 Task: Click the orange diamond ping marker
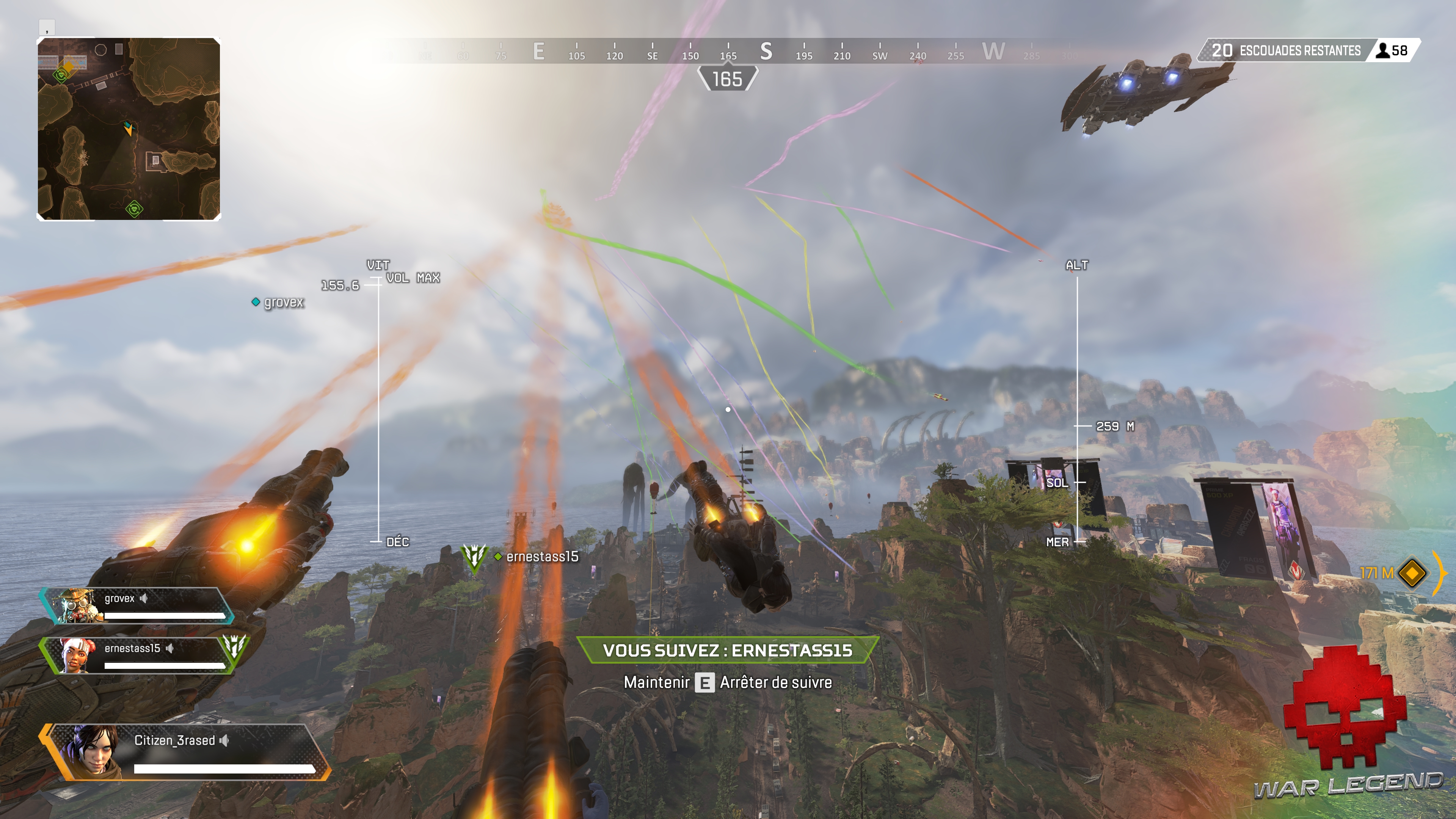coord(1412,573)
